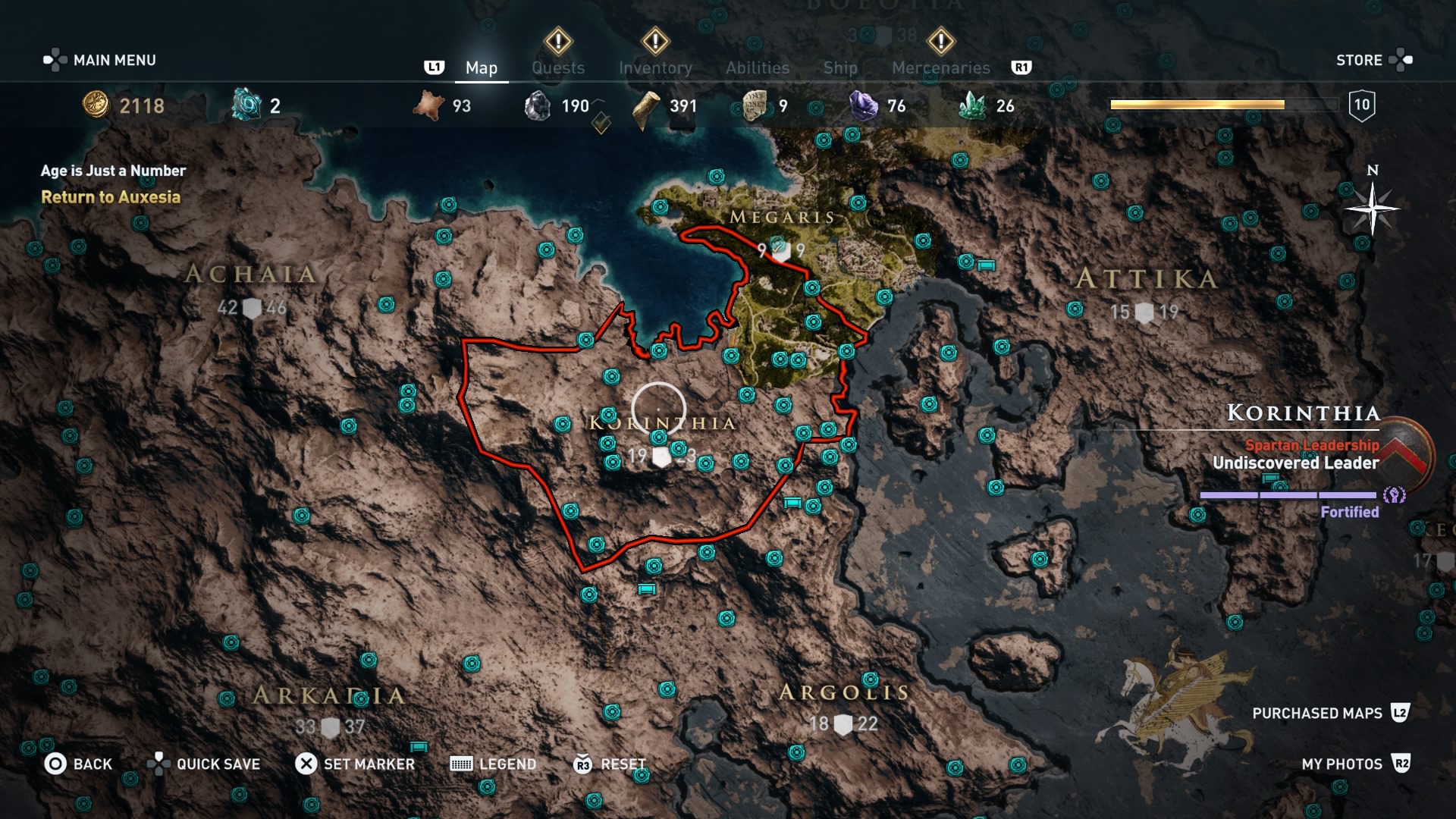This screenshot has height=819, width=1456.
Task: Select the Map tab
Action: coord(482,67)
